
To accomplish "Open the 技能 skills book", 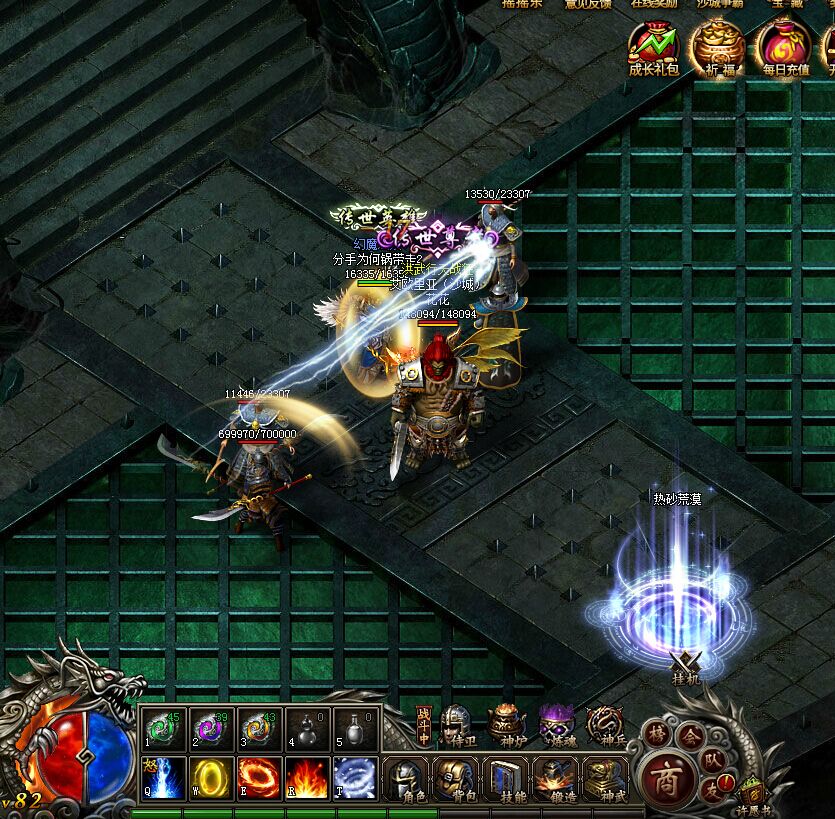I will (506, 779).
